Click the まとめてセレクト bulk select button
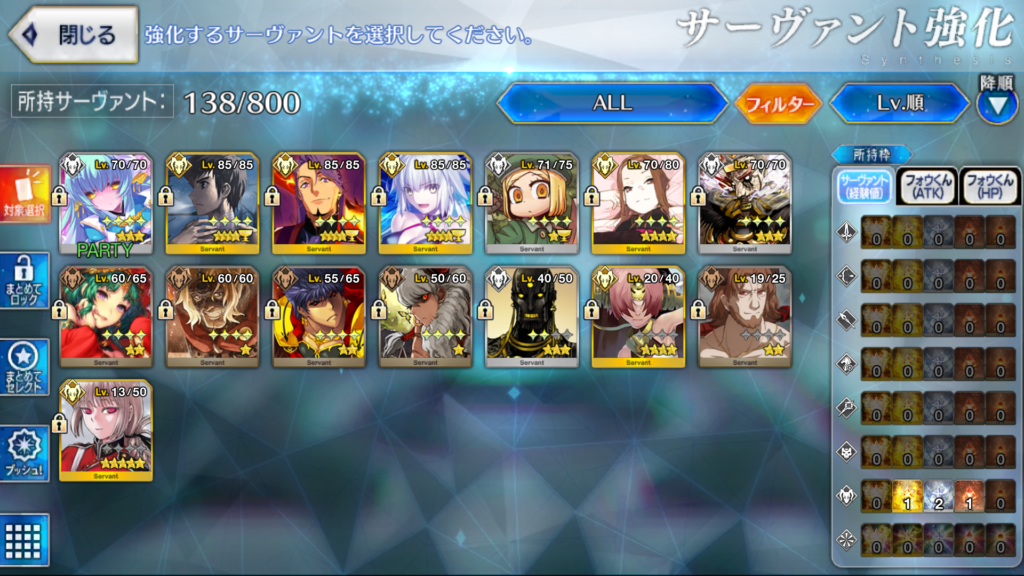The image size is (1024, 576). 25,367
